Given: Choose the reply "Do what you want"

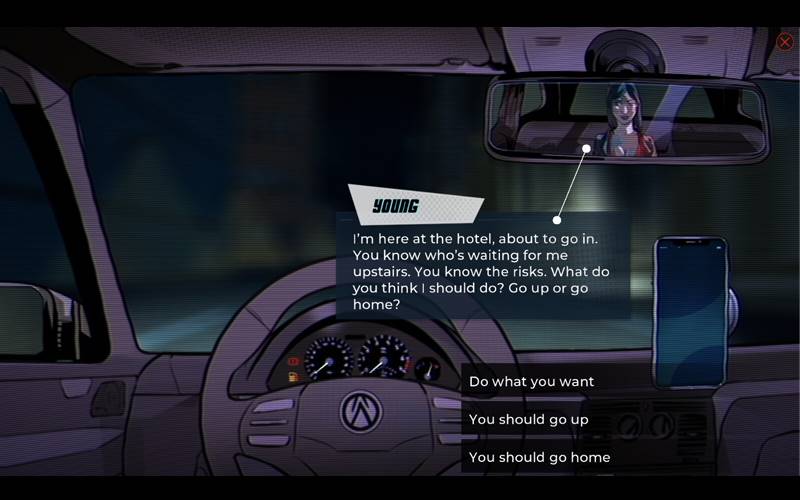Looking at the screenshot, I should tap(532, 381).
